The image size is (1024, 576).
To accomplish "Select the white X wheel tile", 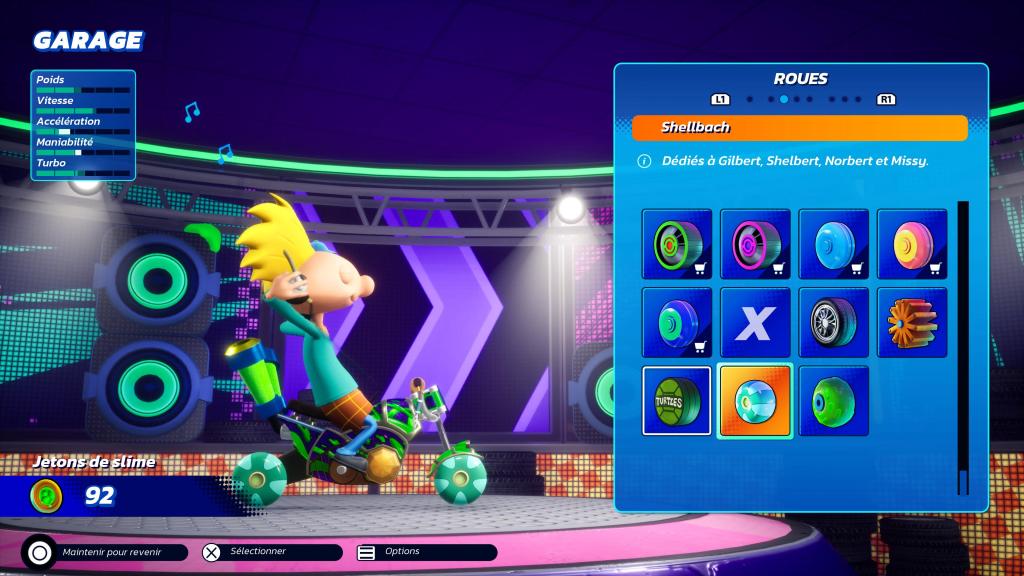I will point(755,322).
